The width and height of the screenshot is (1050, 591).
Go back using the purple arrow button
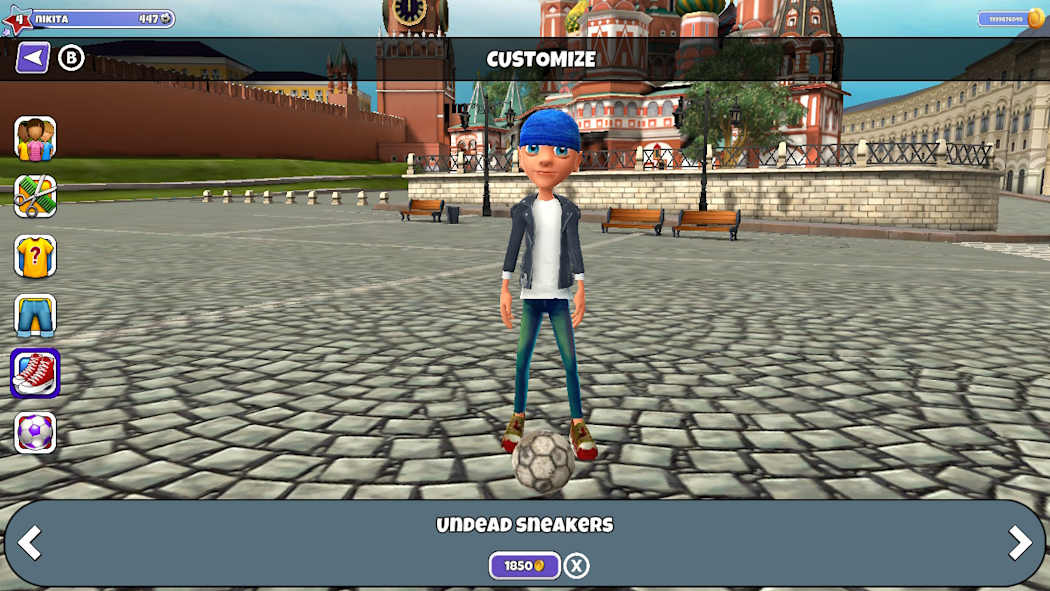coord(33,58)
